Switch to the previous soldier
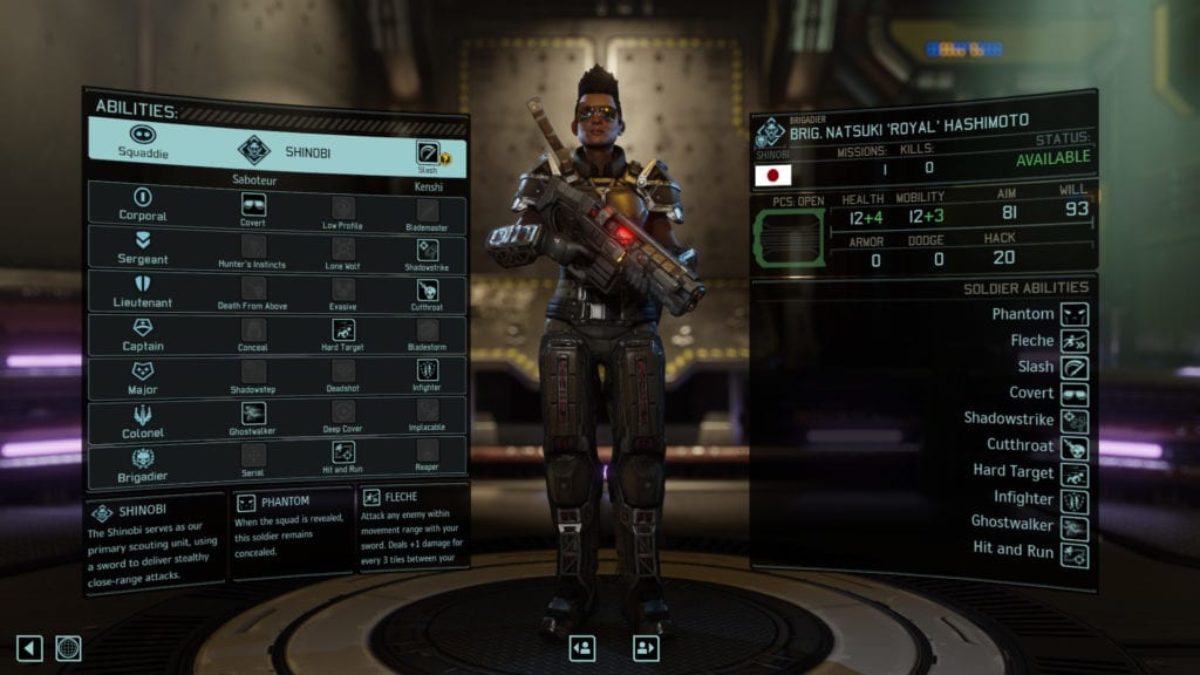1200x675 pixels. coord(582,648)
